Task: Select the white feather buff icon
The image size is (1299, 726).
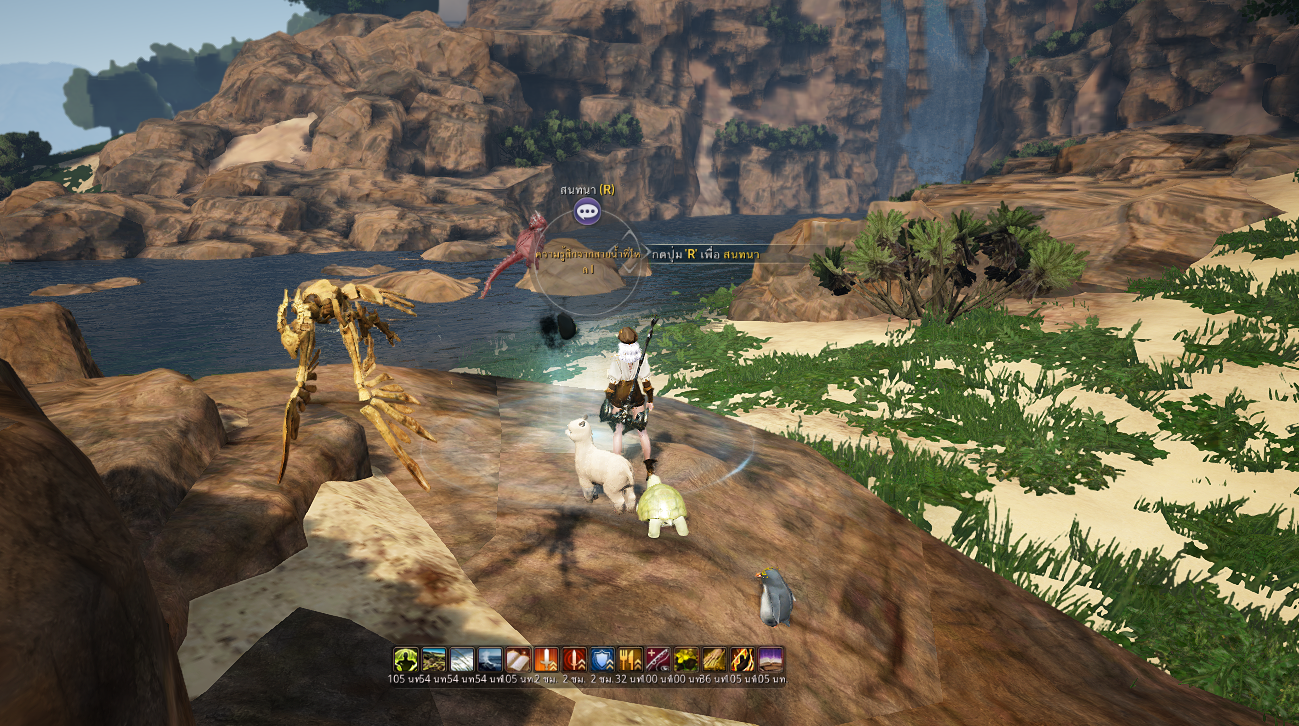Action: point(461,659)
